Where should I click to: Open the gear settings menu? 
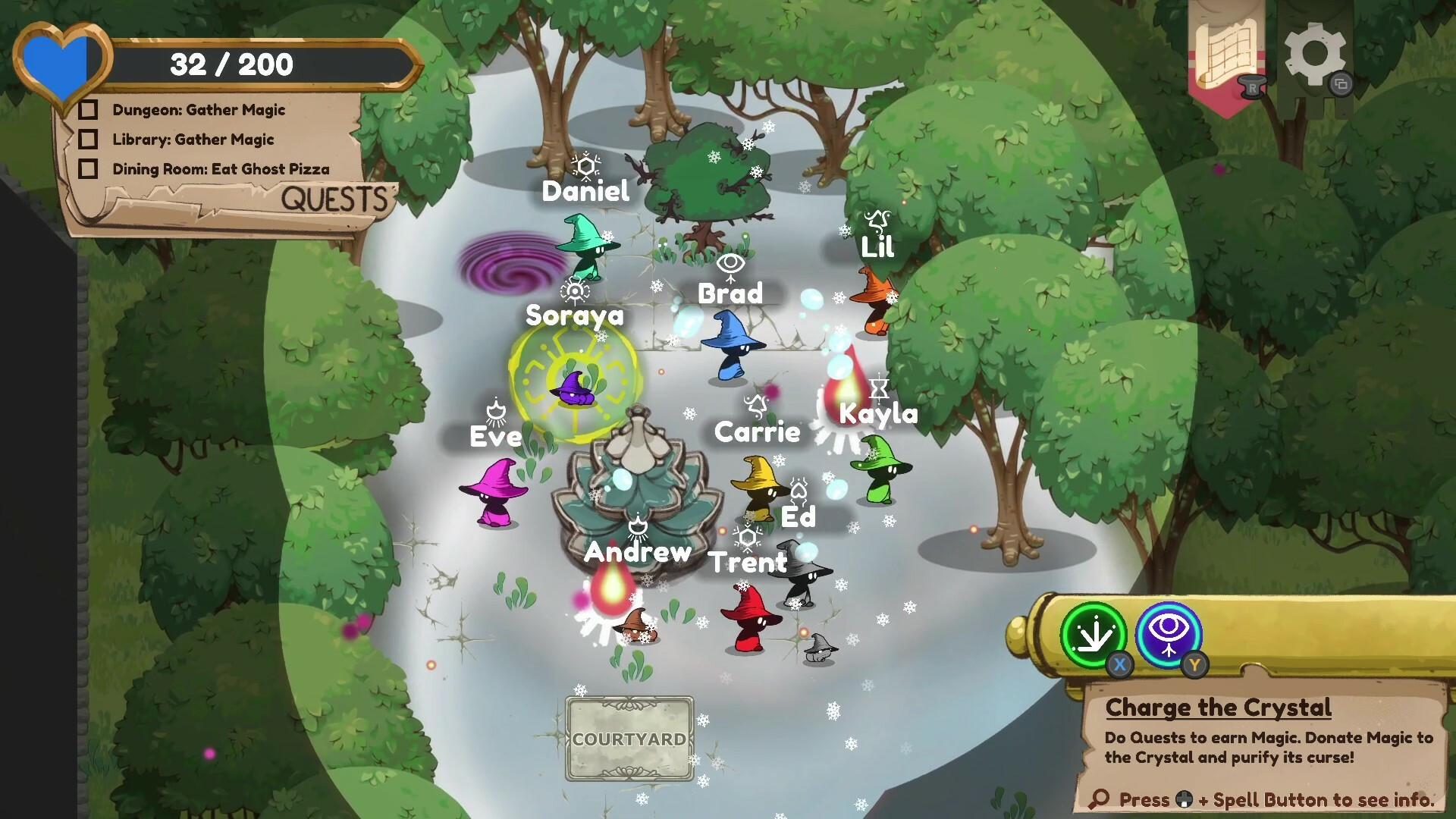pyautogui.click(x=1314, y=55)
